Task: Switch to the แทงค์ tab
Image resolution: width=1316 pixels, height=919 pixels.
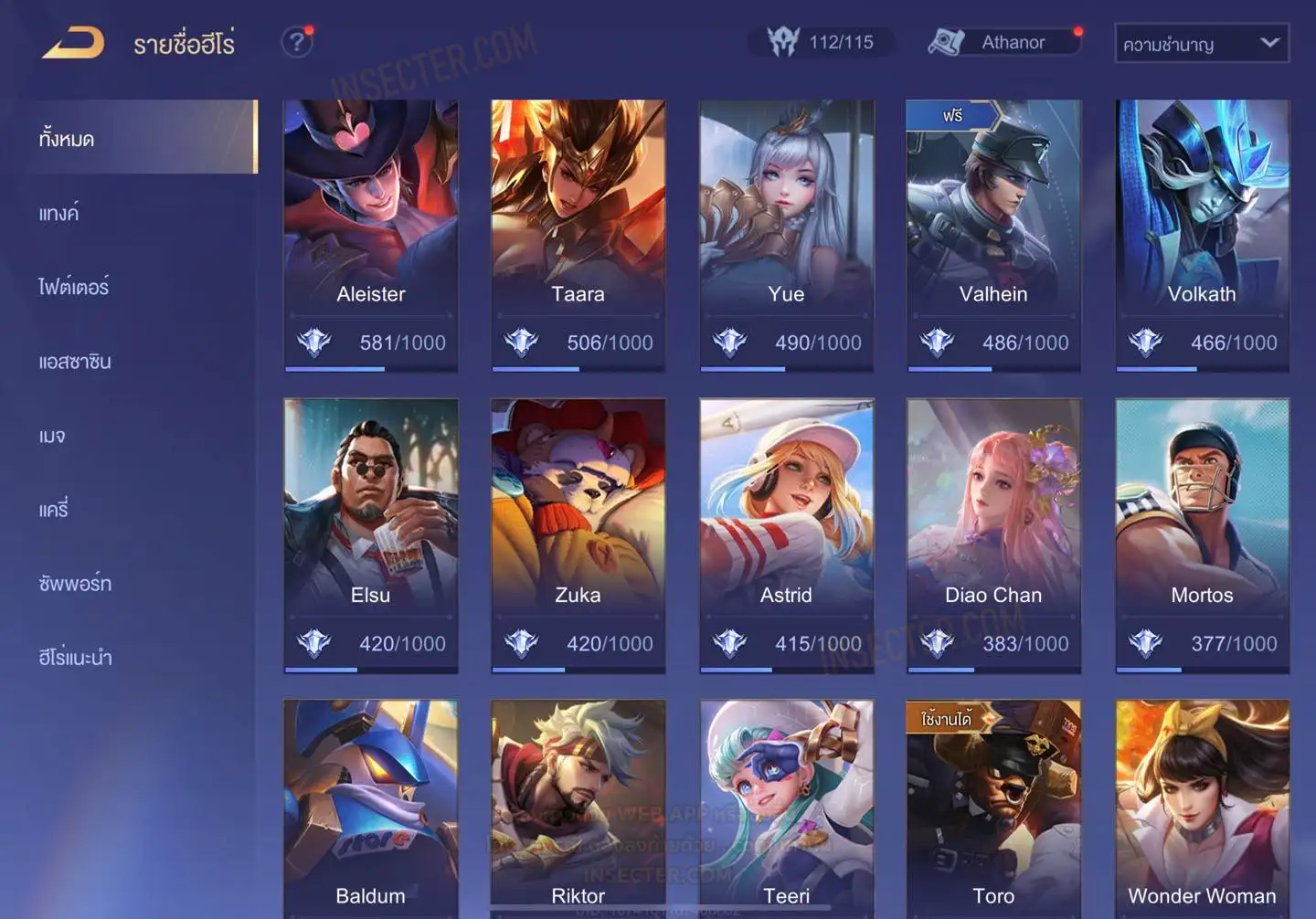Action: point(58,214)
